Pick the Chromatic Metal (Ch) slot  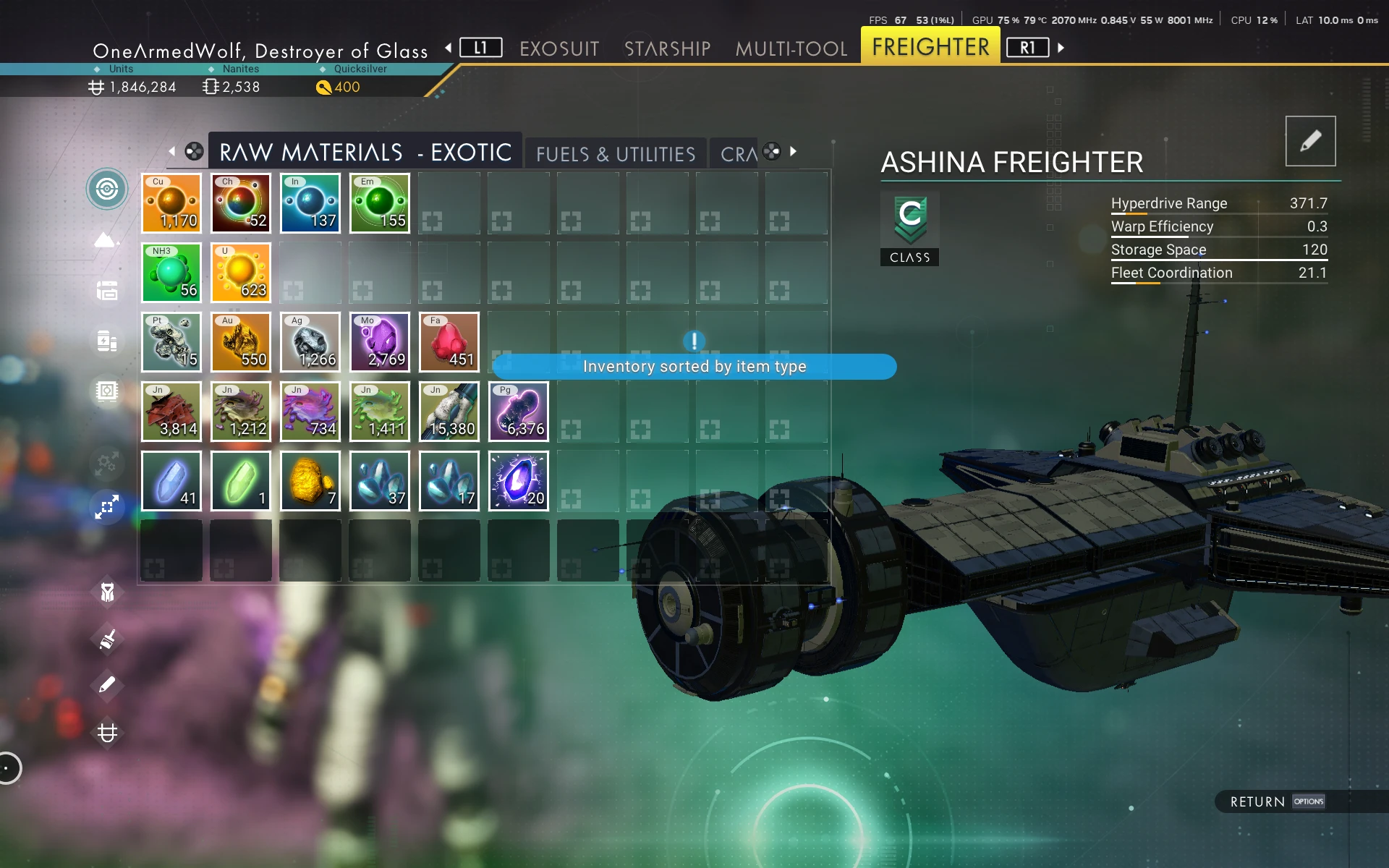[x=241, y=203]
